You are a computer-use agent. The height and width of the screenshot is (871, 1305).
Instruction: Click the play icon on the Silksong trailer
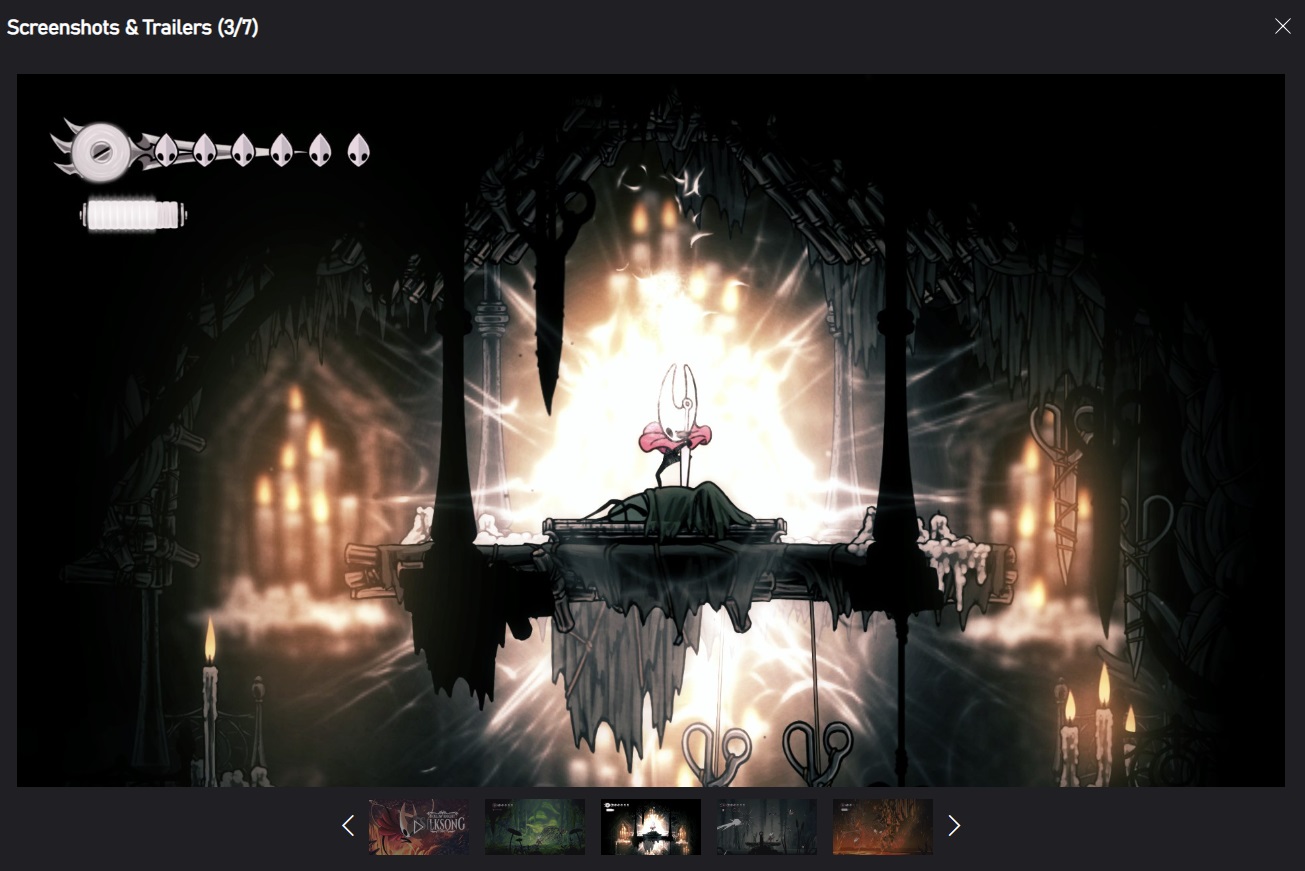(x=419, y=827)
